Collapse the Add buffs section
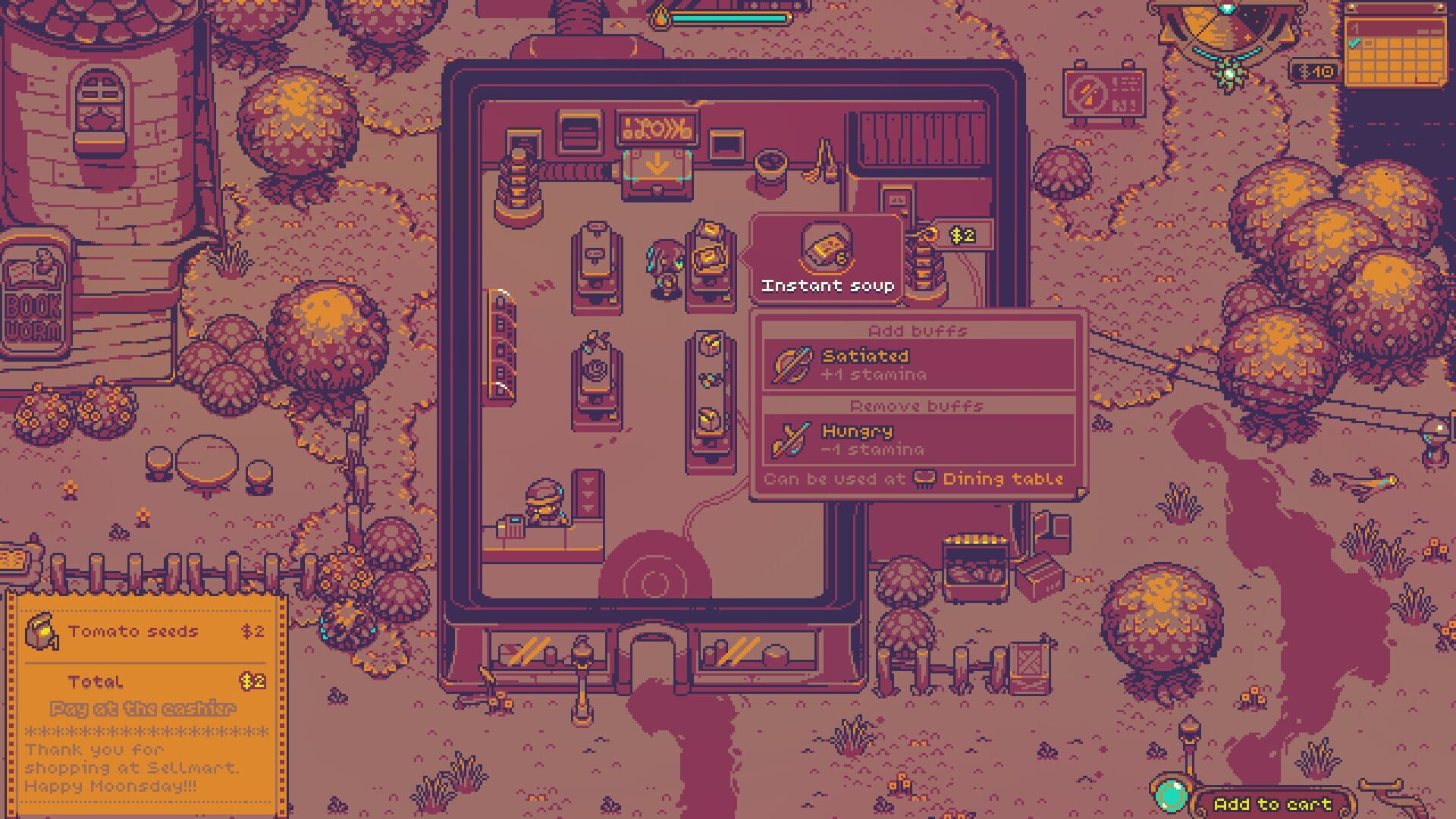Image resolution: width=1456 pixels, height=819 pixels. 918,330
